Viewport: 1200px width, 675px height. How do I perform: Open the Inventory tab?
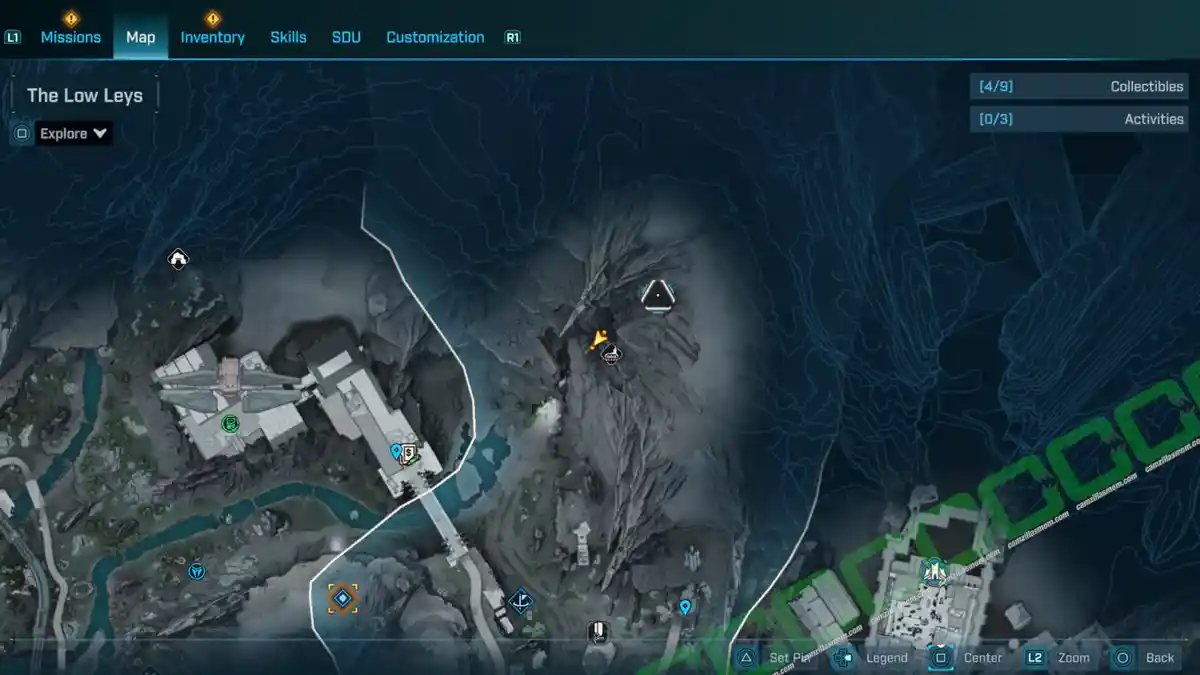212,37
